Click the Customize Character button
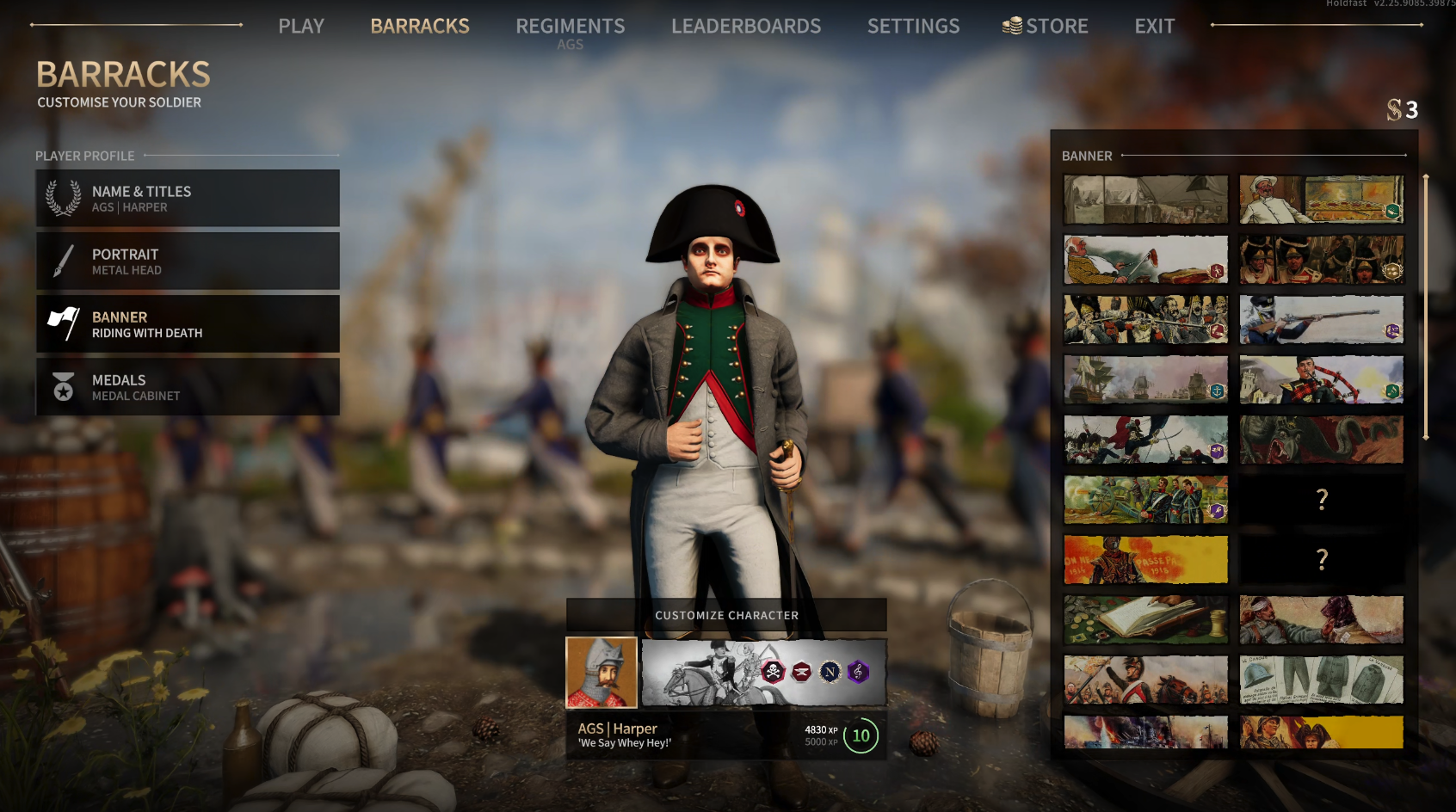 (x=726, y=615)
